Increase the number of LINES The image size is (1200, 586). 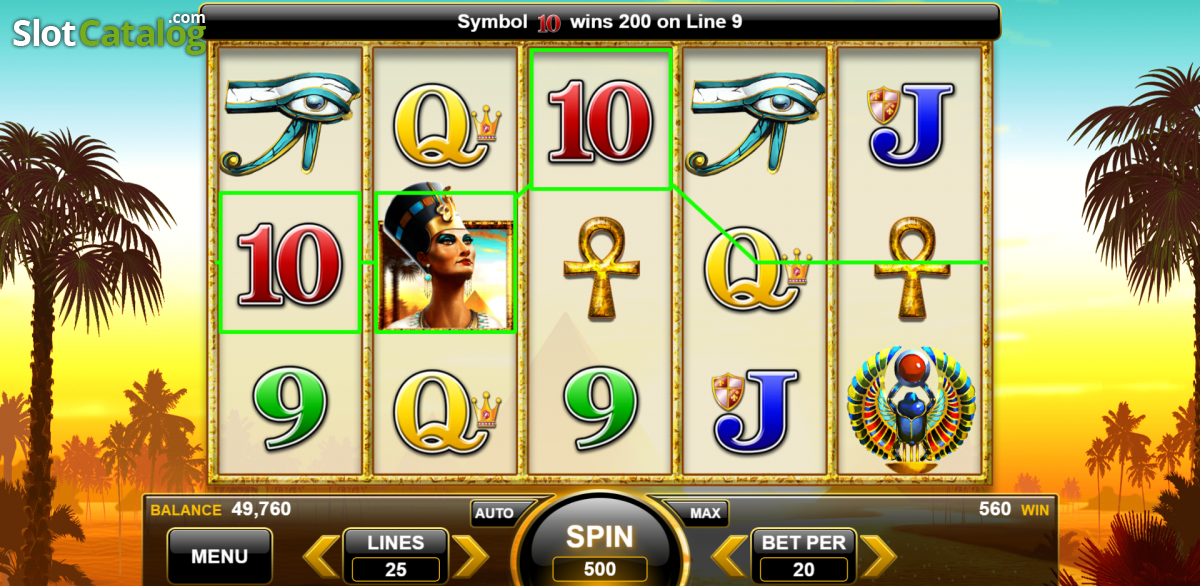(470, 556)
